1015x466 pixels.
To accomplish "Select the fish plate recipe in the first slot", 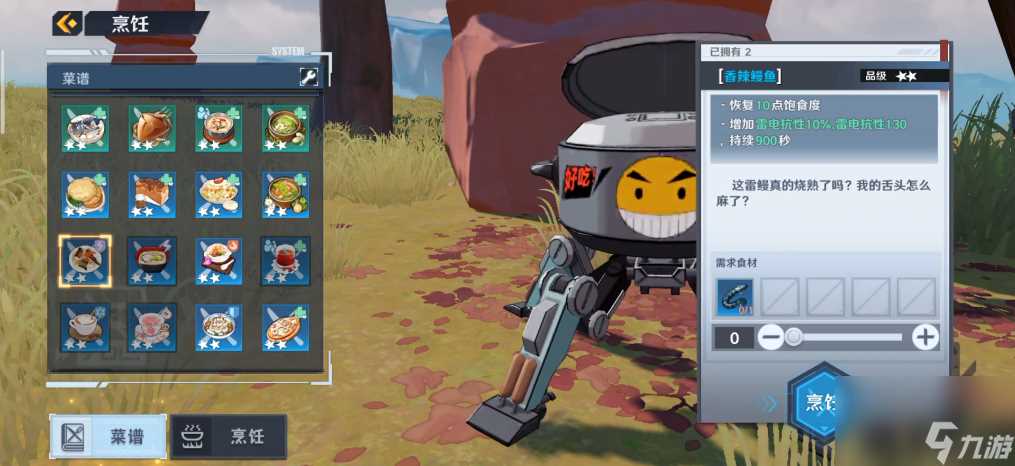I will 86,128.
